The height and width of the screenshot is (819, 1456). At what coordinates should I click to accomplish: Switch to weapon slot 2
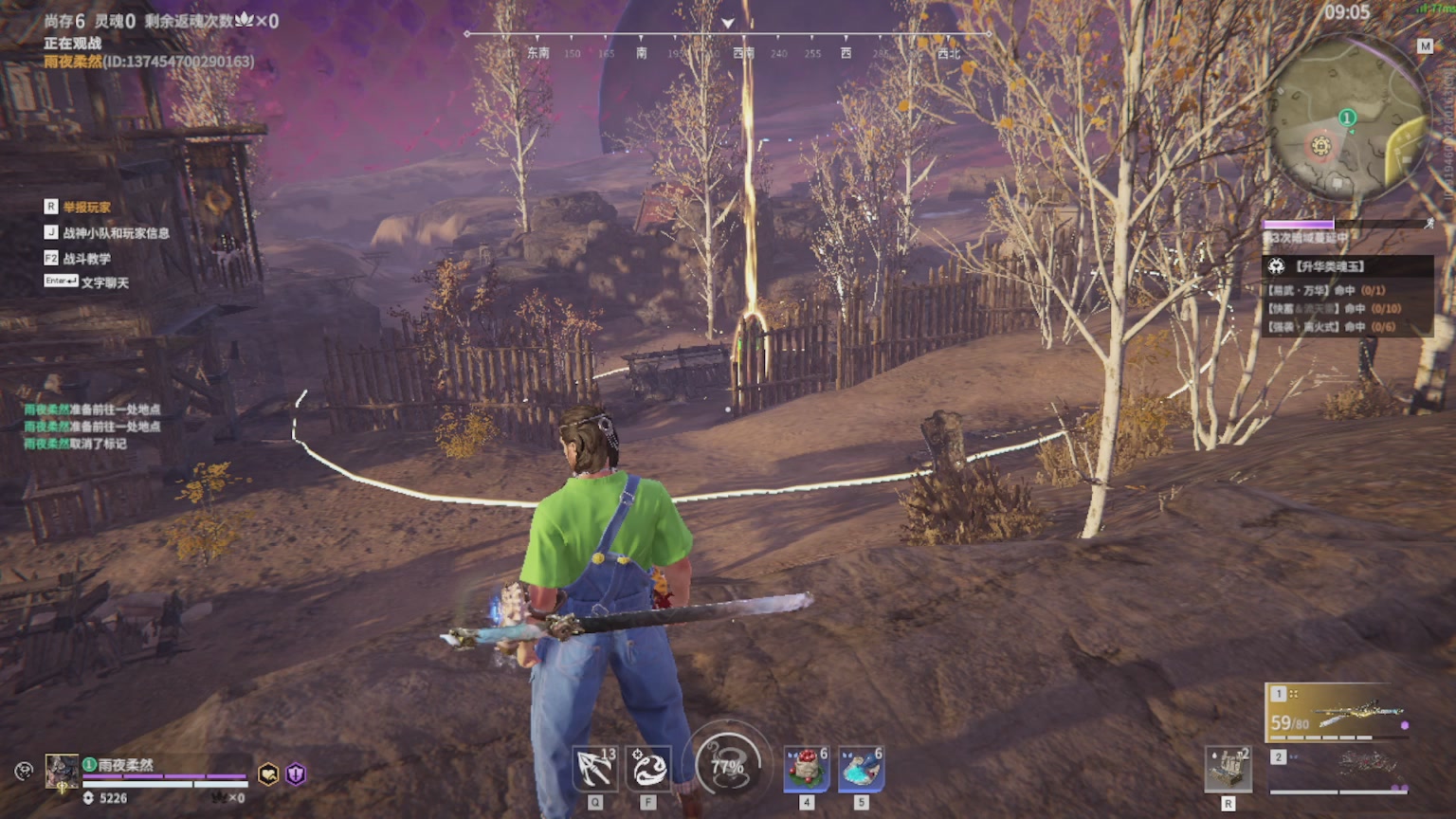coord(1338,769)
